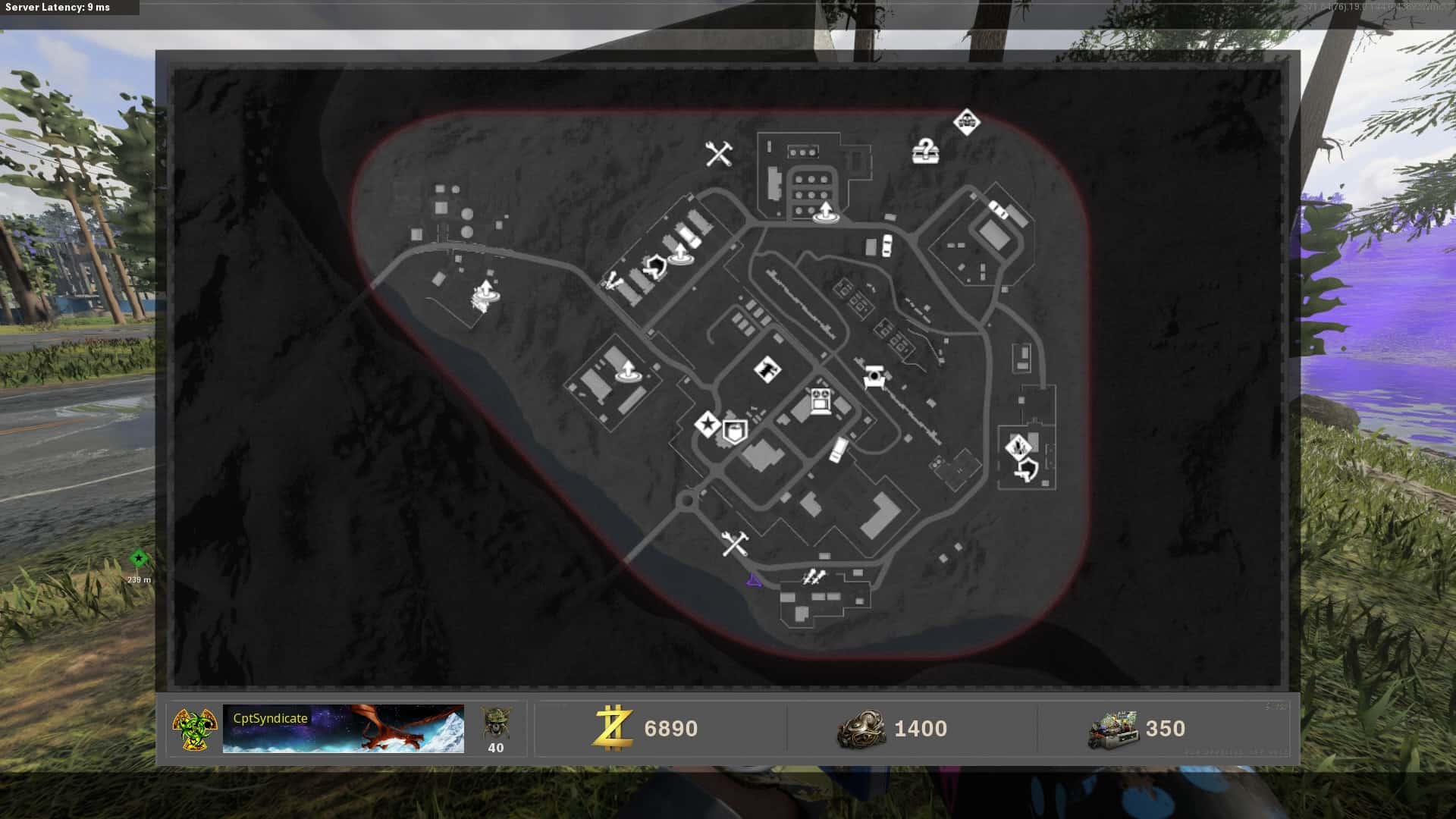Select the purple player arrow on the map
This screenshot has height=819, width=1456.
click(752, 581)
